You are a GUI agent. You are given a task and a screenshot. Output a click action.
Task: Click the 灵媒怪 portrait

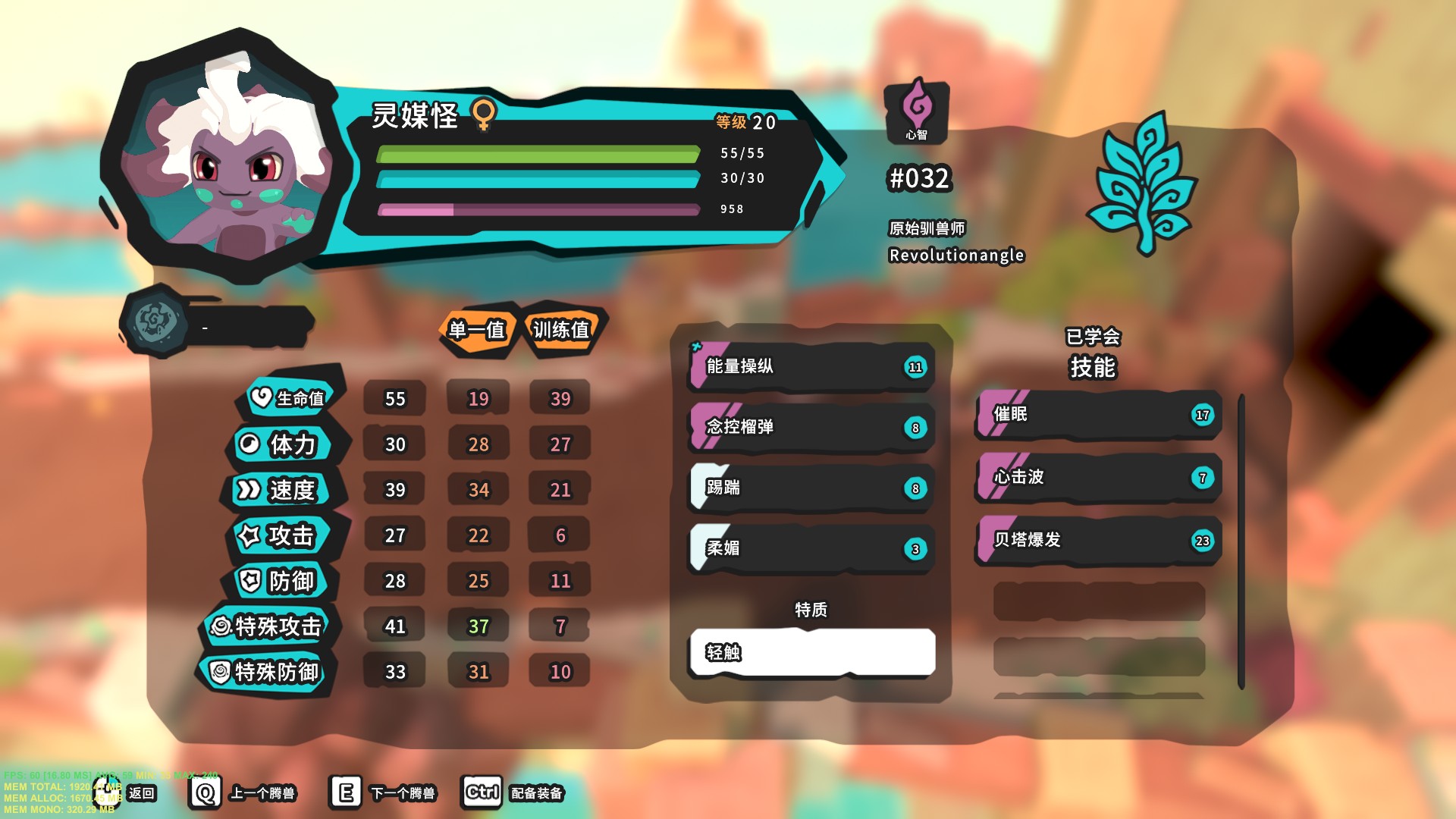(227, 159)
